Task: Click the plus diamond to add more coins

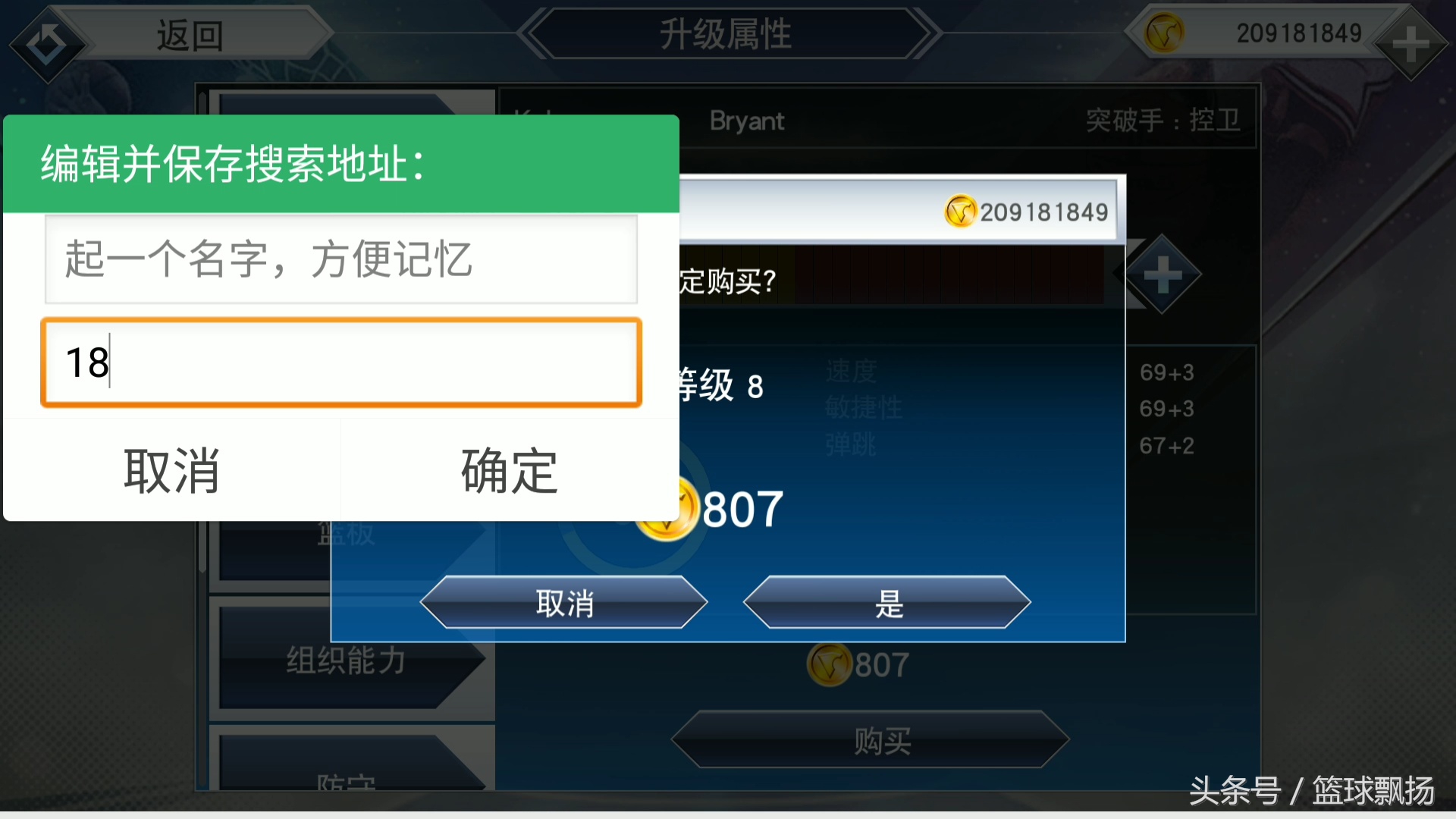Action: pyautogui.click(x=1412, y=44)
